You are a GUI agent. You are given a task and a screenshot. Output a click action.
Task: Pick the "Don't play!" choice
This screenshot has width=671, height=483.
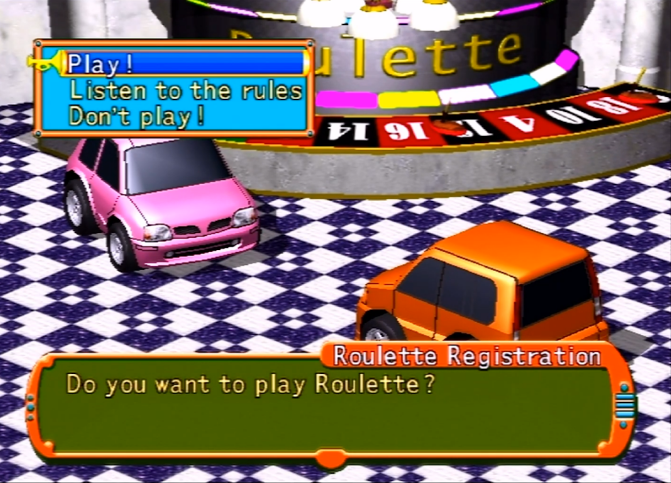(x=137, y=115)
